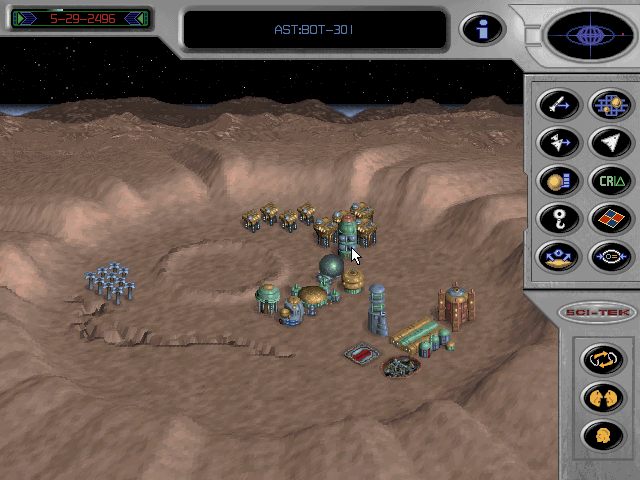The image size is (640, 480).
Task: Open the blue info button
Action: pos(481,29)
